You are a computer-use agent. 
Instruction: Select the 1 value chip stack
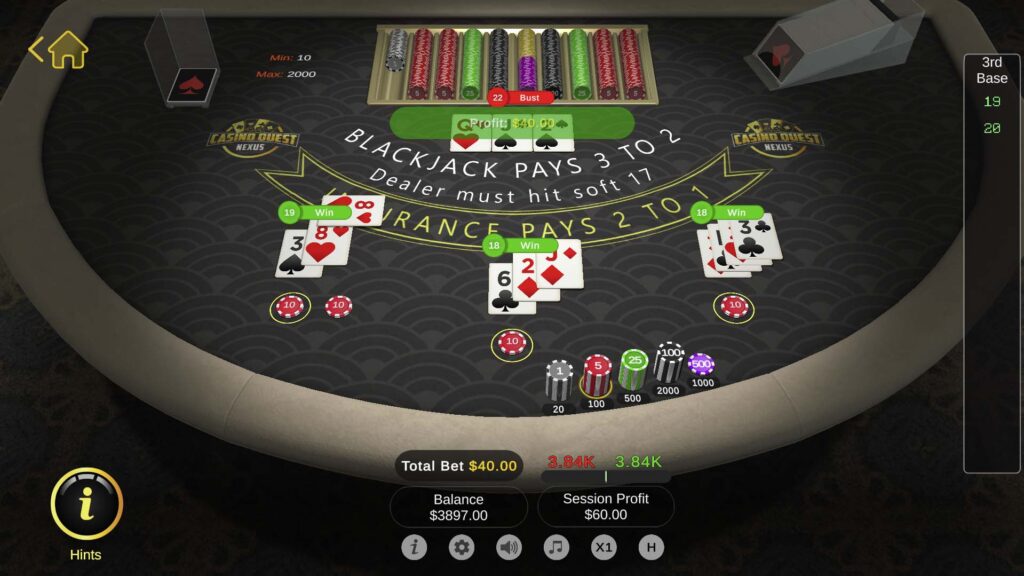pos(559,380)
